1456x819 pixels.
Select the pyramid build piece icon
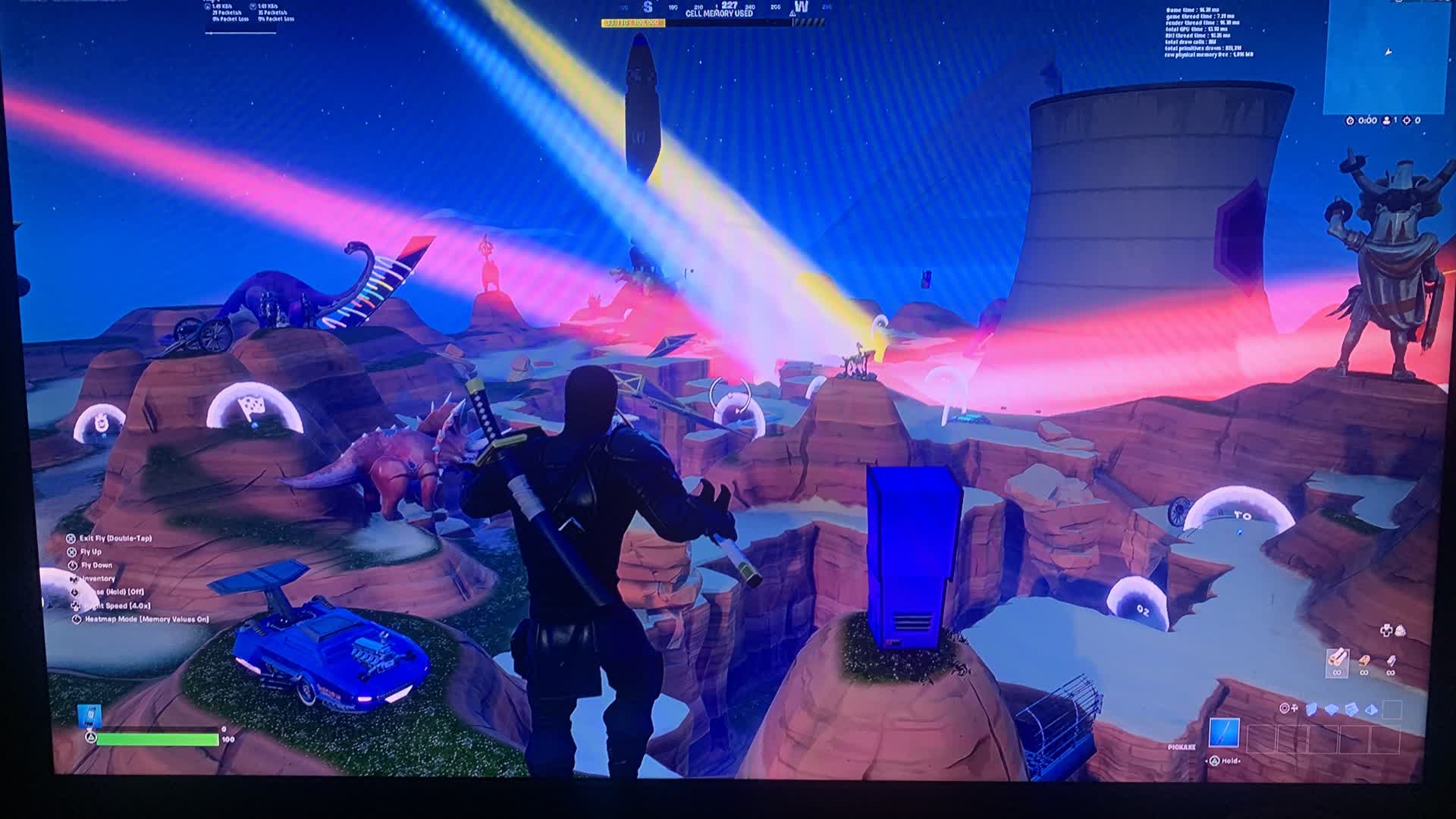pyautogui.click(x=1371, y=710)
